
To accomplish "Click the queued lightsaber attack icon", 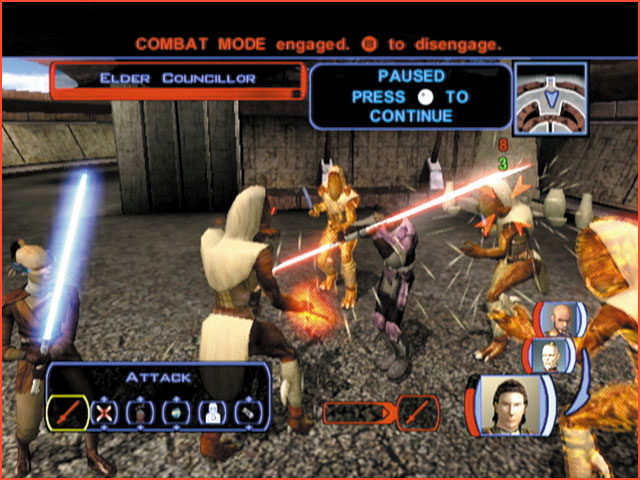I will [418, 410].
